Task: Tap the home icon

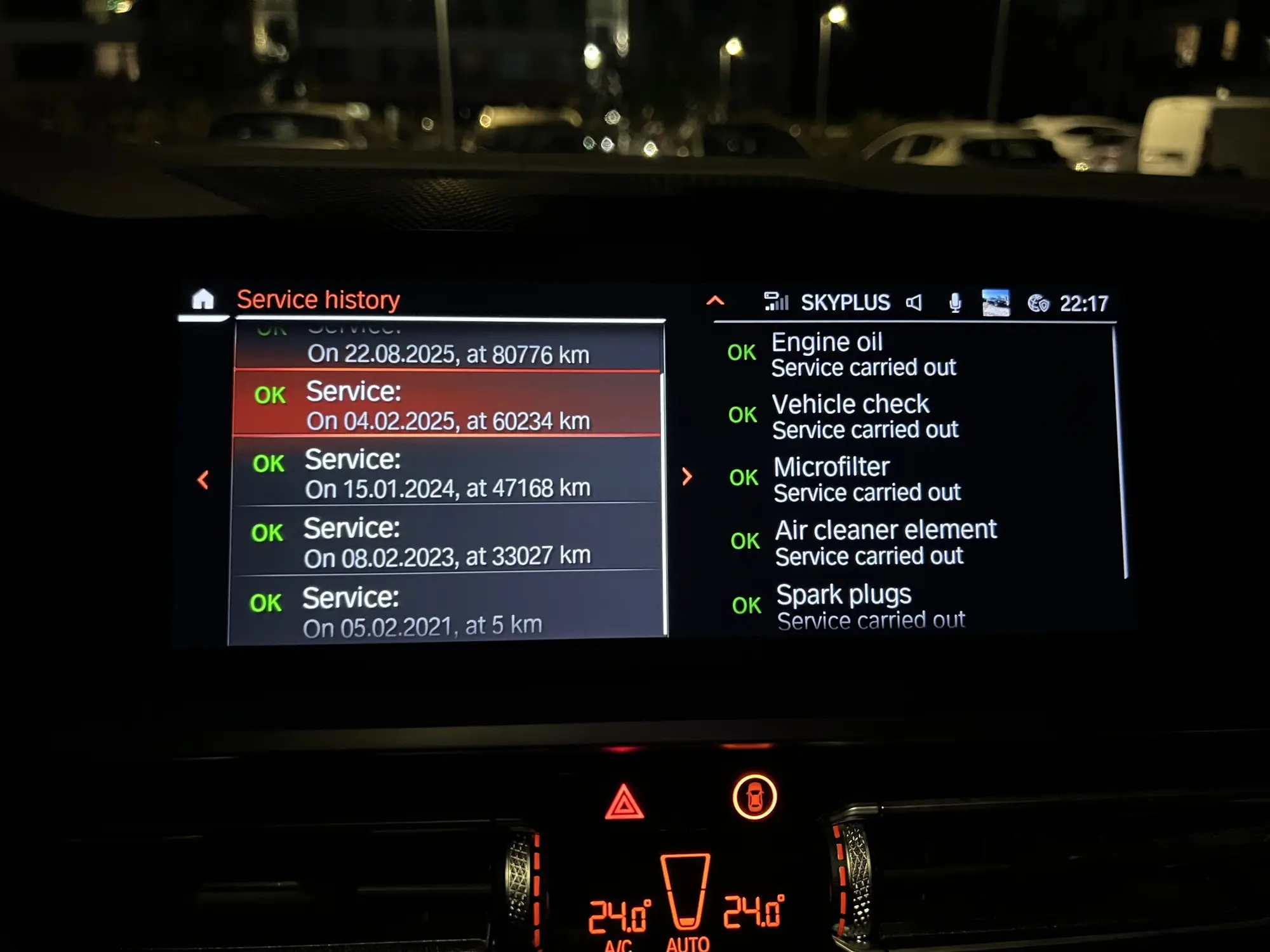Action: 203,300
